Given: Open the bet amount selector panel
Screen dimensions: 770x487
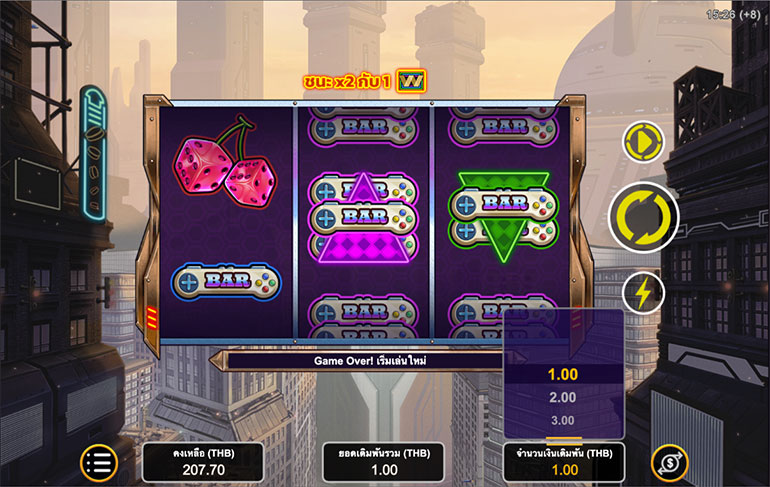Looking at the screenshot, I should (x=561, y=462).
